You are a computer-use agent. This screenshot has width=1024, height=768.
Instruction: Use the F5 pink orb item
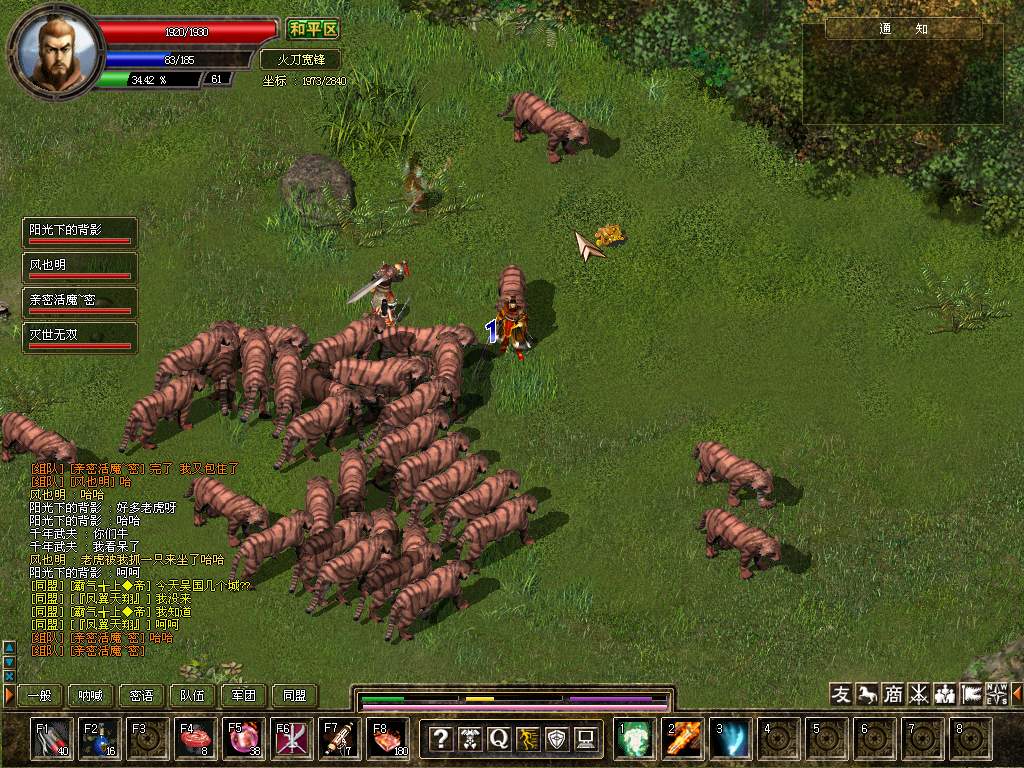pos(244,738)
